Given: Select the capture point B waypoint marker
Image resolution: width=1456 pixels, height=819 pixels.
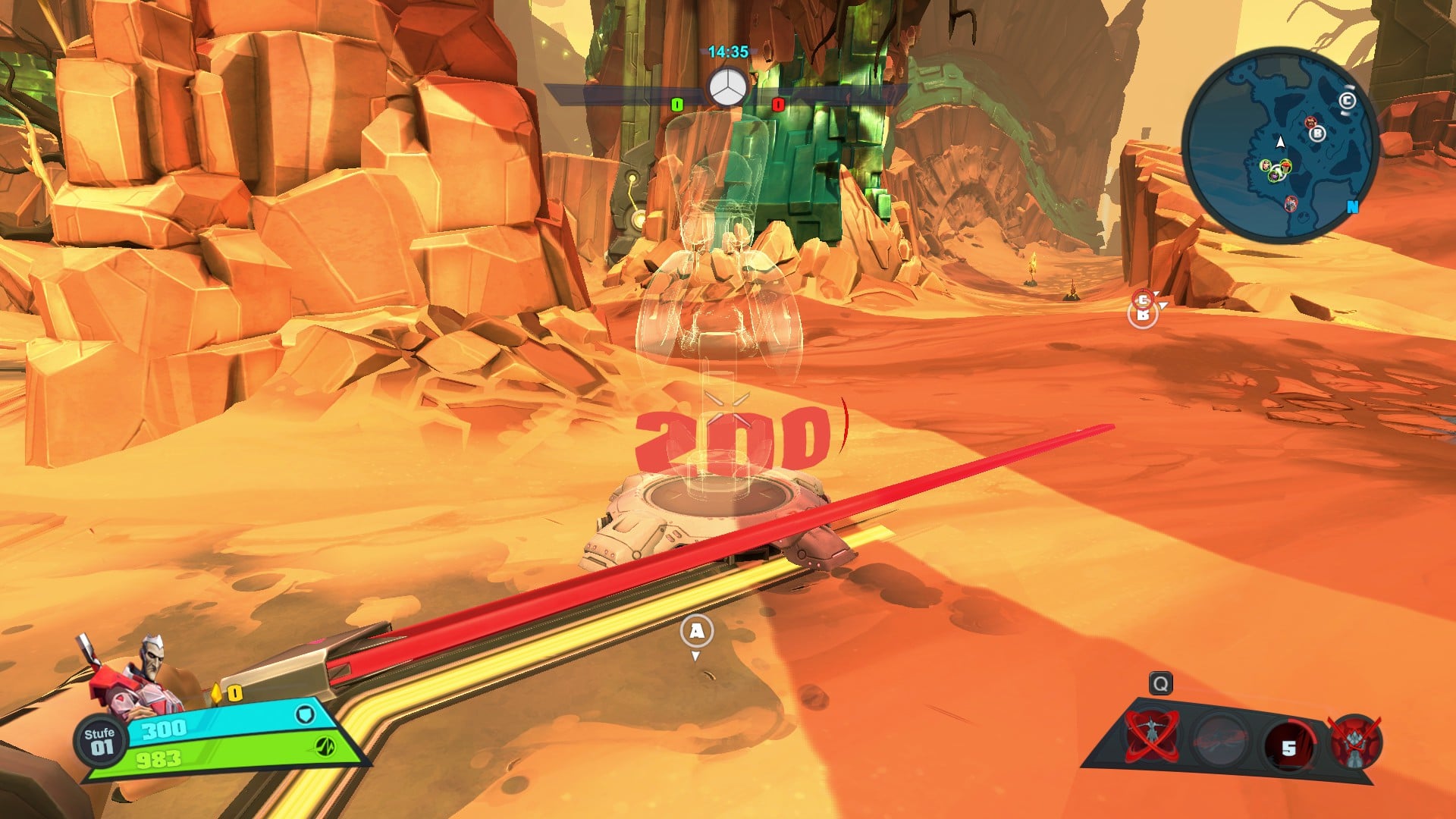Looking at the screenshot, I should pos(1142,315).
